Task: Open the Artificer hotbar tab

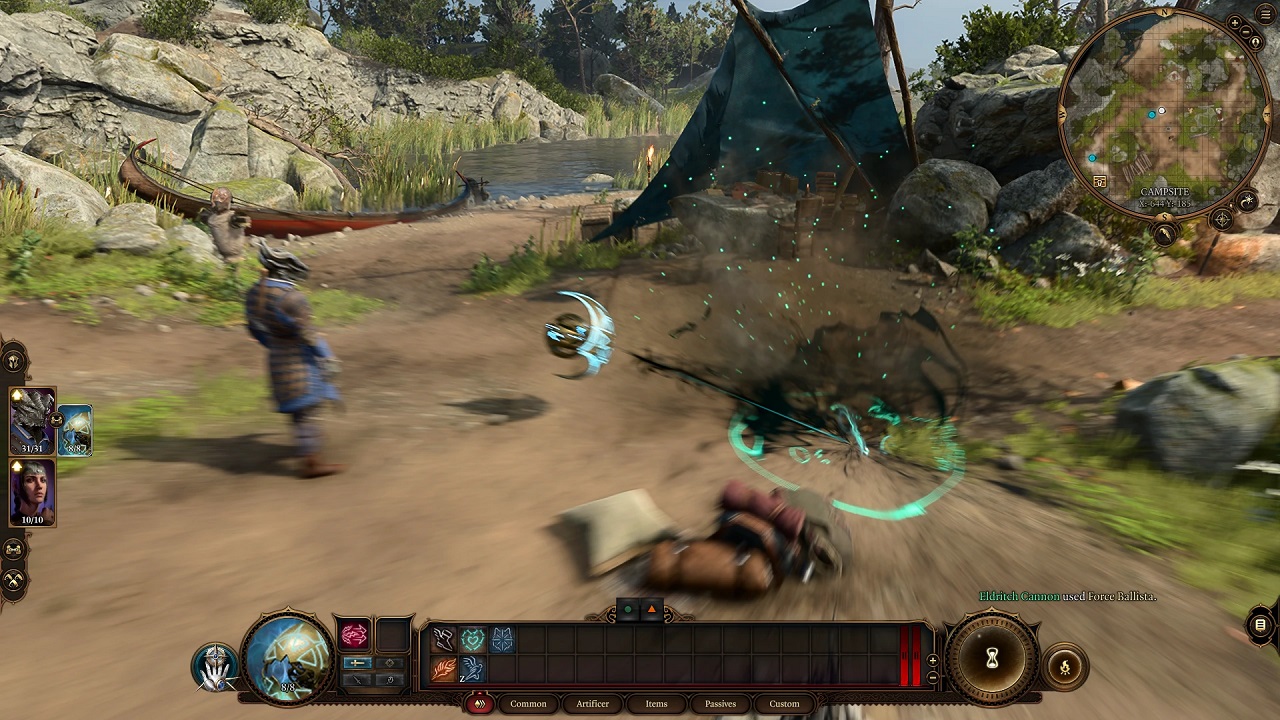Action: tap(592, 703)
